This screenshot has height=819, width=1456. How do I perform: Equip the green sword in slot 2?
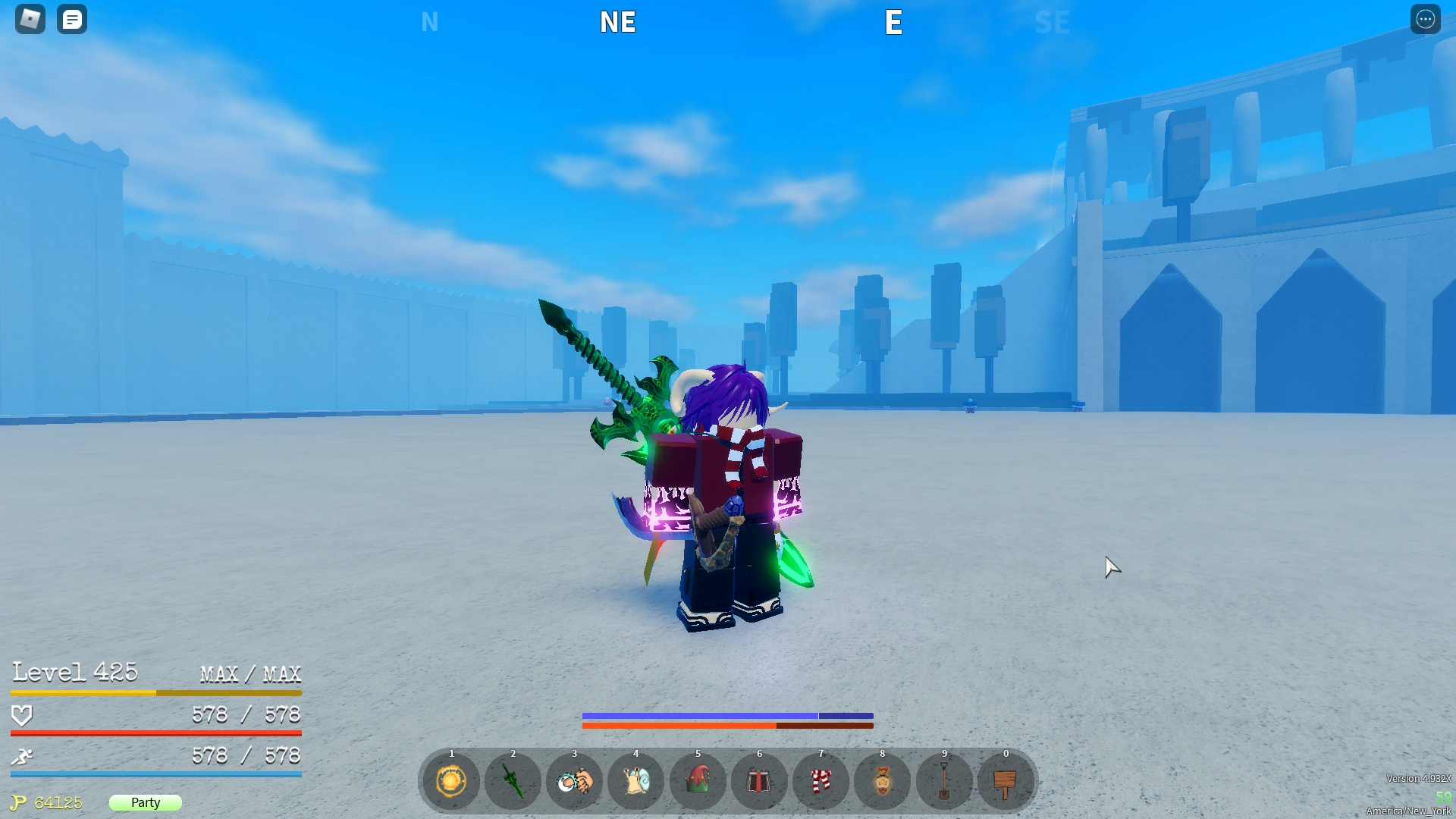click(x=513, y=781)
